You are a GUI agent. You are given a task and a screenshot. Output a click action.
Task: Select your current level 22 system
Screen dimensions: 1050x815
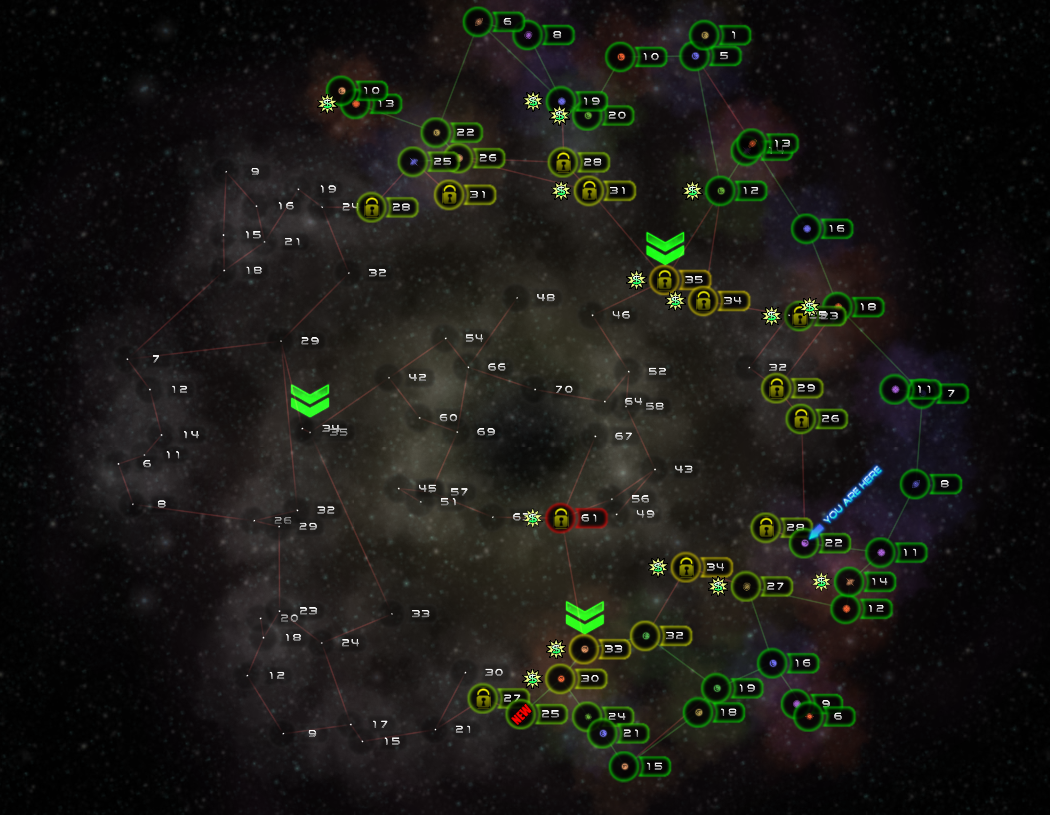(x=805, y=543)
